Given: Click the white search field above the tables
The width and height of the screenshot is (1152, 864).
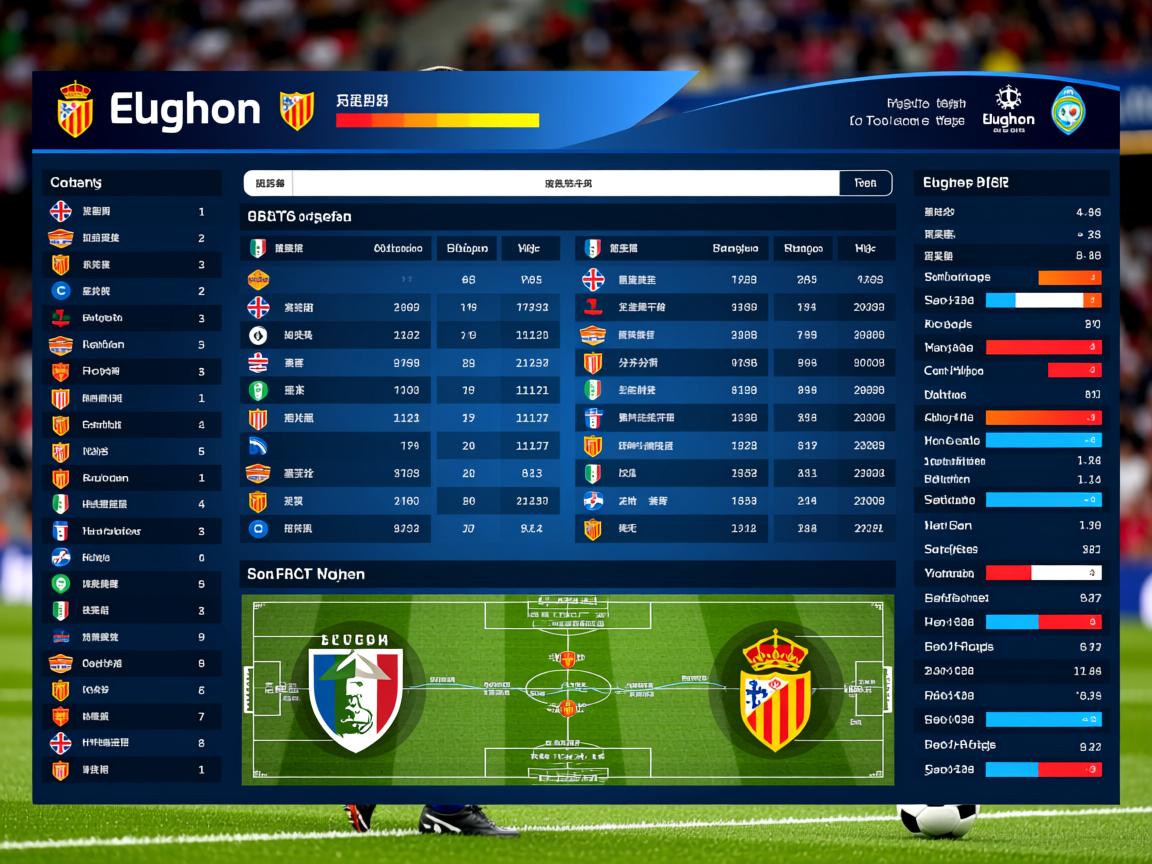Looking at the screenshot, I should (566, 183).
